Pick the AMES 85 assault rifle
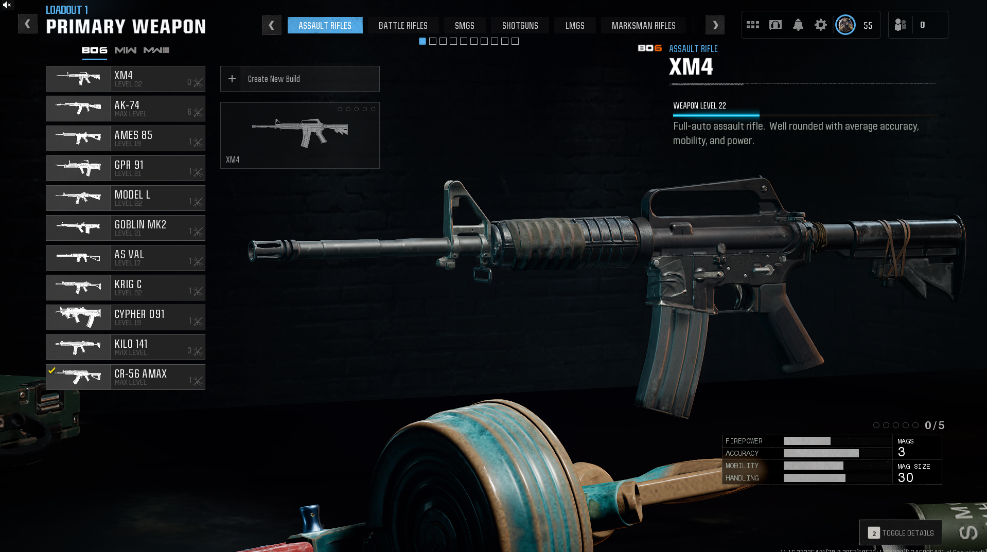Screen dimensions: 987x552 click(x=125, y=138)
